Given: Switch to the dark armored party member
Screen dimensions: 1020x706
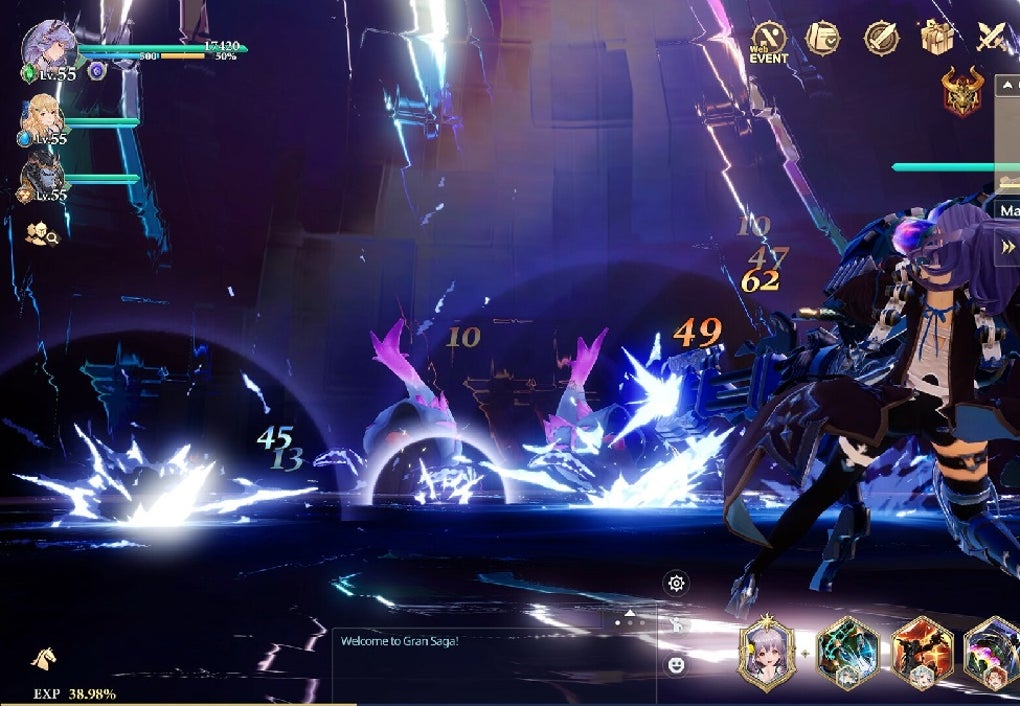Looking at the screenshot, I should click(43, 176).
